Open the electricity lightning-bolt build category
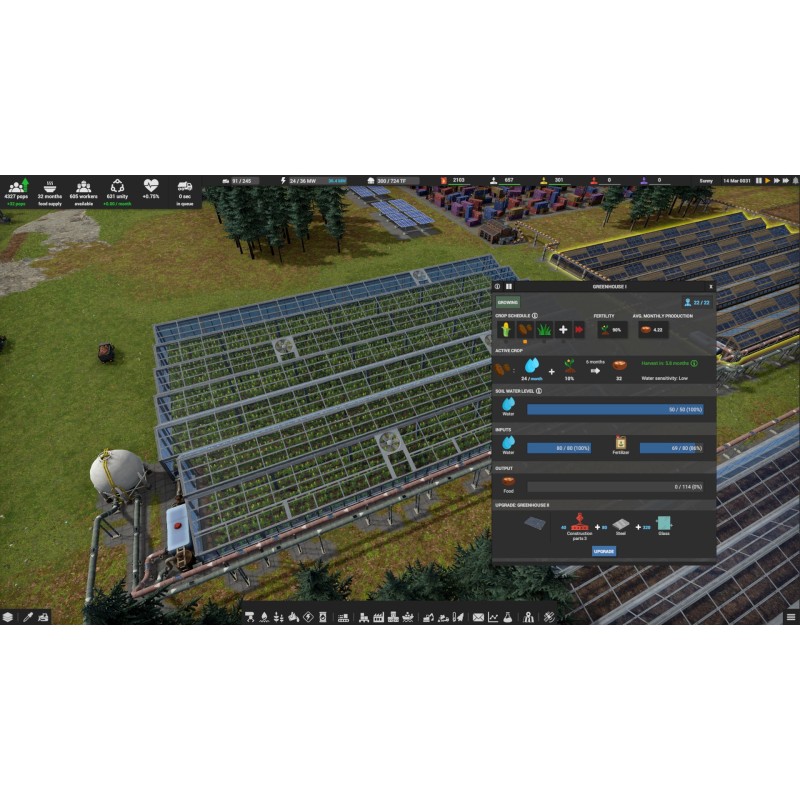Image resolution: width=800 pixels, height=800 pixels. coord(308,617)
